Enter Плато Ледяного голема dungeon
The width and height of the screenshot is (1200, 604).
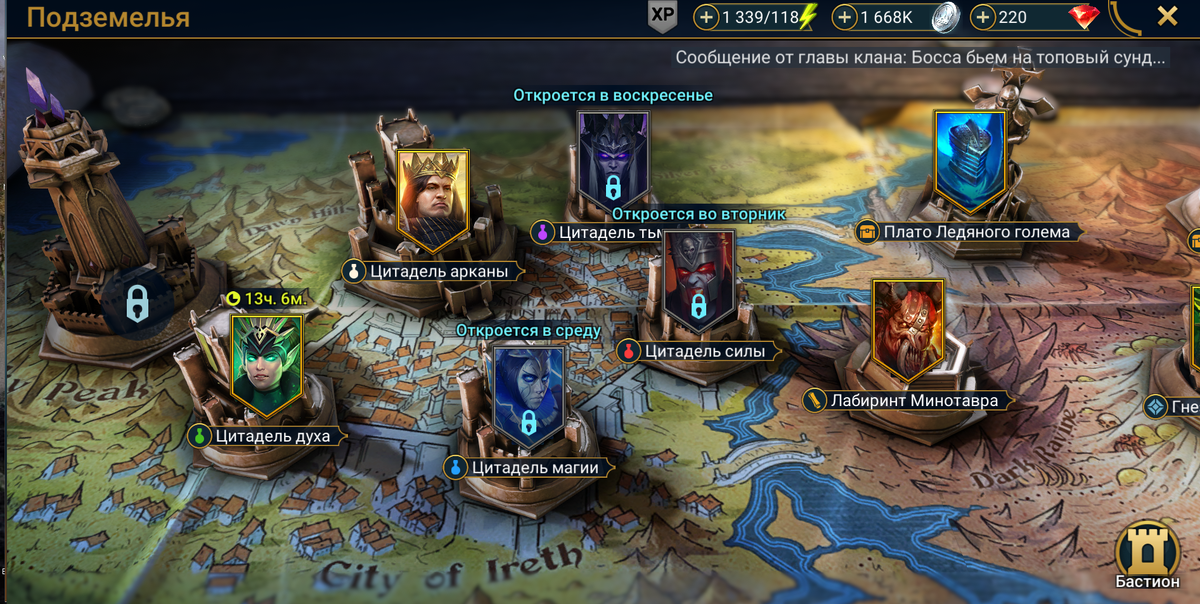969,161
